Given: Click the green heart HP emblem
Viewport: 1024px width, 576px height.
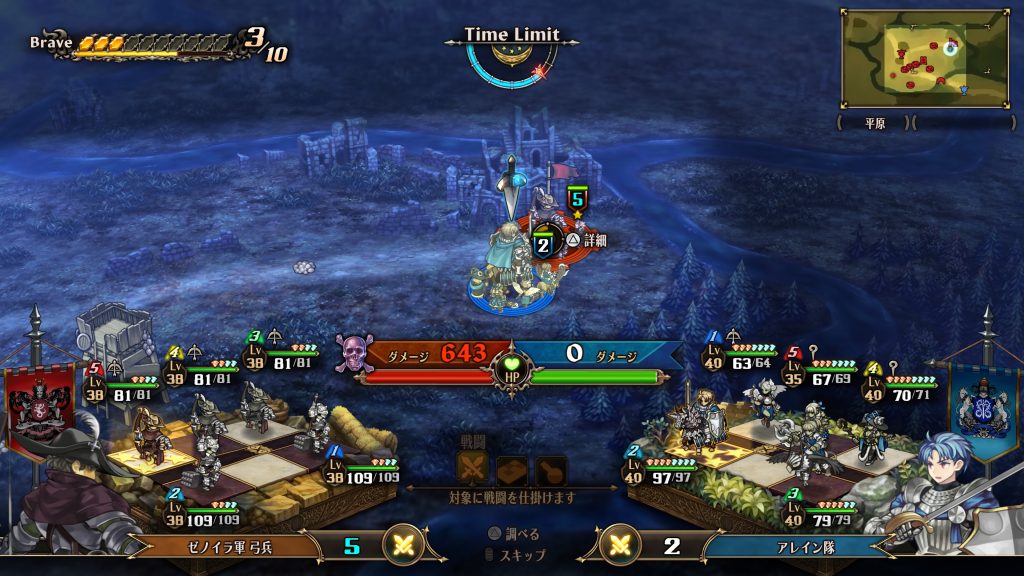Looking at the screenshot, I should coord(513,366).
